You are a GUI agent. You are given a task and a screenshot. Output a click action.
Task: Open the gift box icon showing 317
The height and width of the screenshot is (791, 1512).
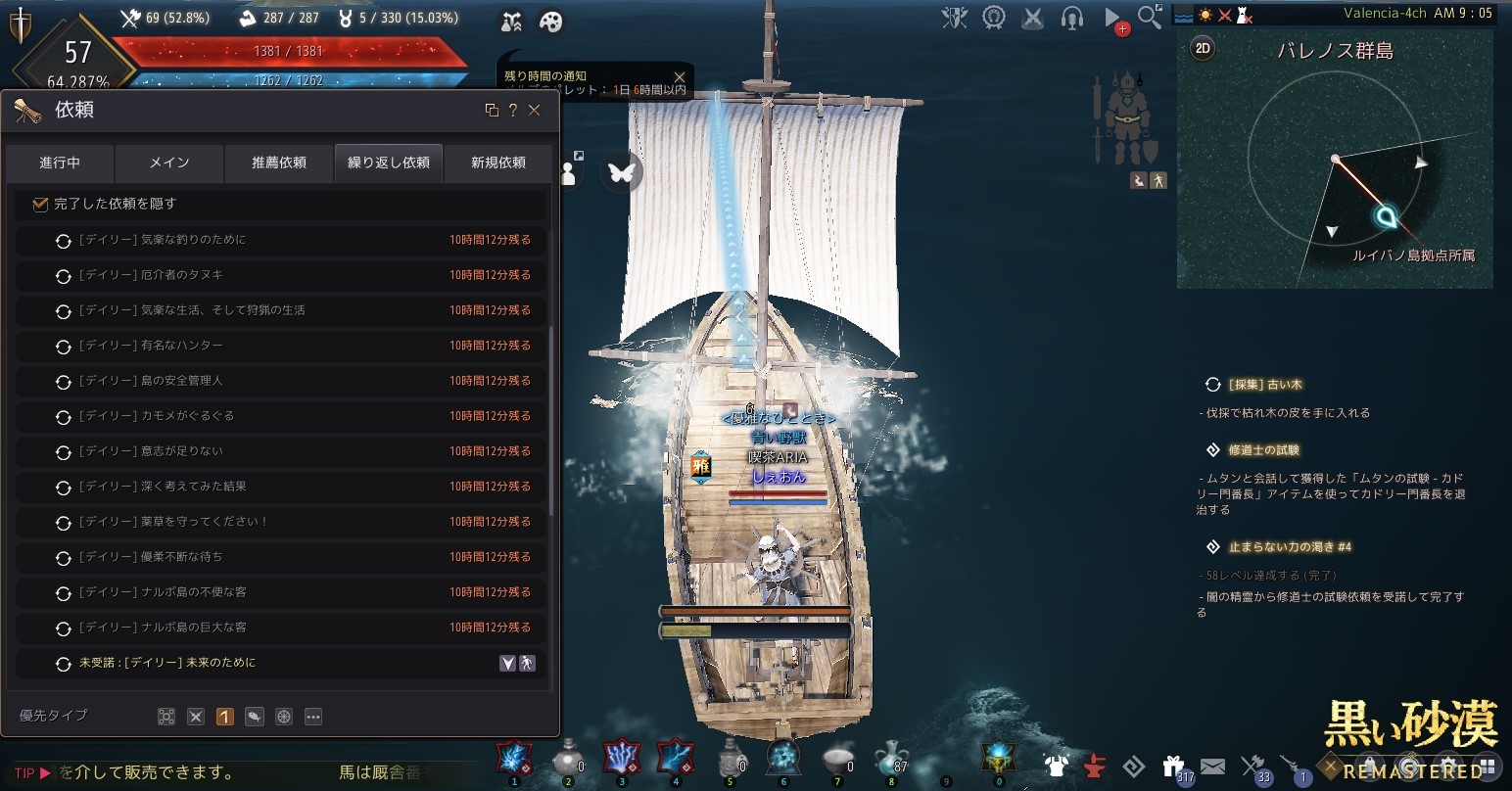click(1173, 766)
